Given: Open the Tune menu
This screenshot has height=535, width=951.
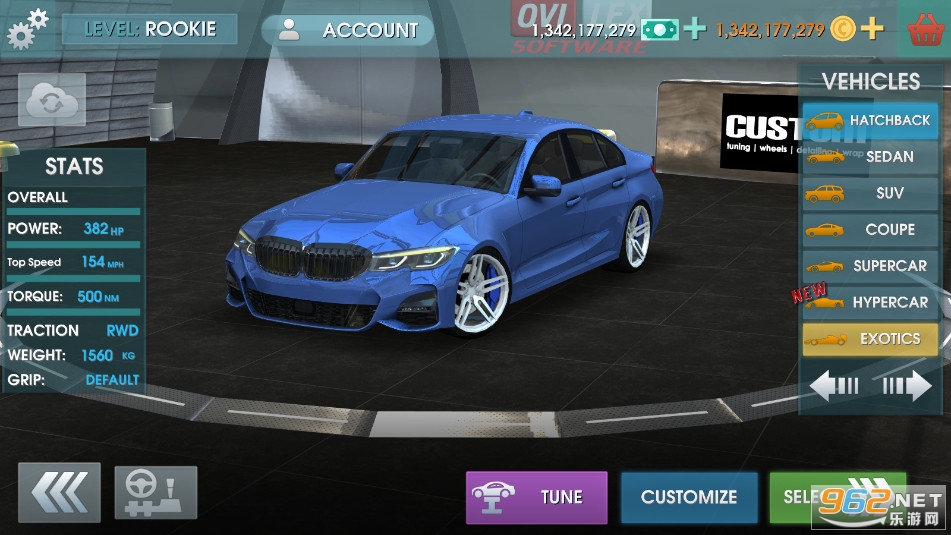Looking at the screenshot, I should [x=536, y=497].
